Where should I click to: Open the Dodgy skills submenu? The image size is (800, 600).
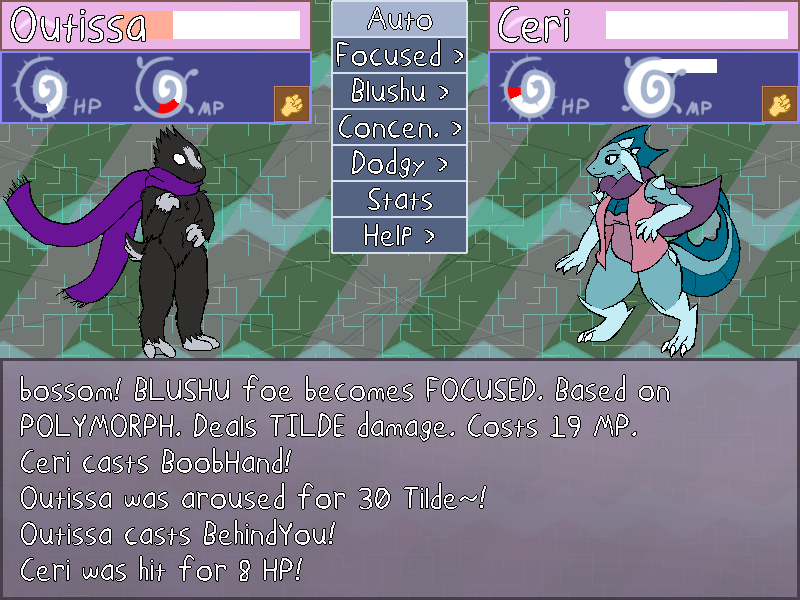coord(399,163)
